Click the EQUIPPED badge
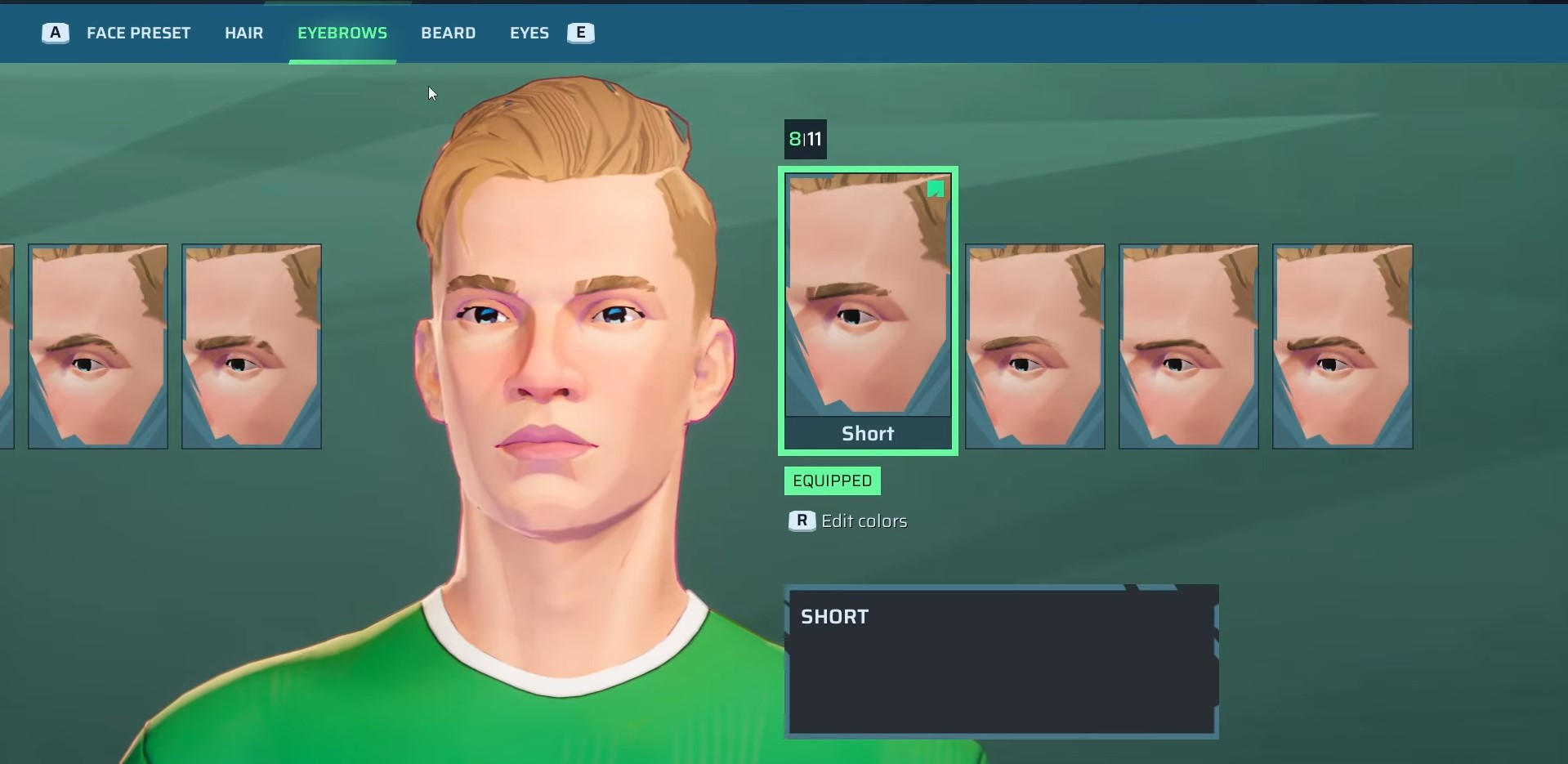 click(832, 480)
